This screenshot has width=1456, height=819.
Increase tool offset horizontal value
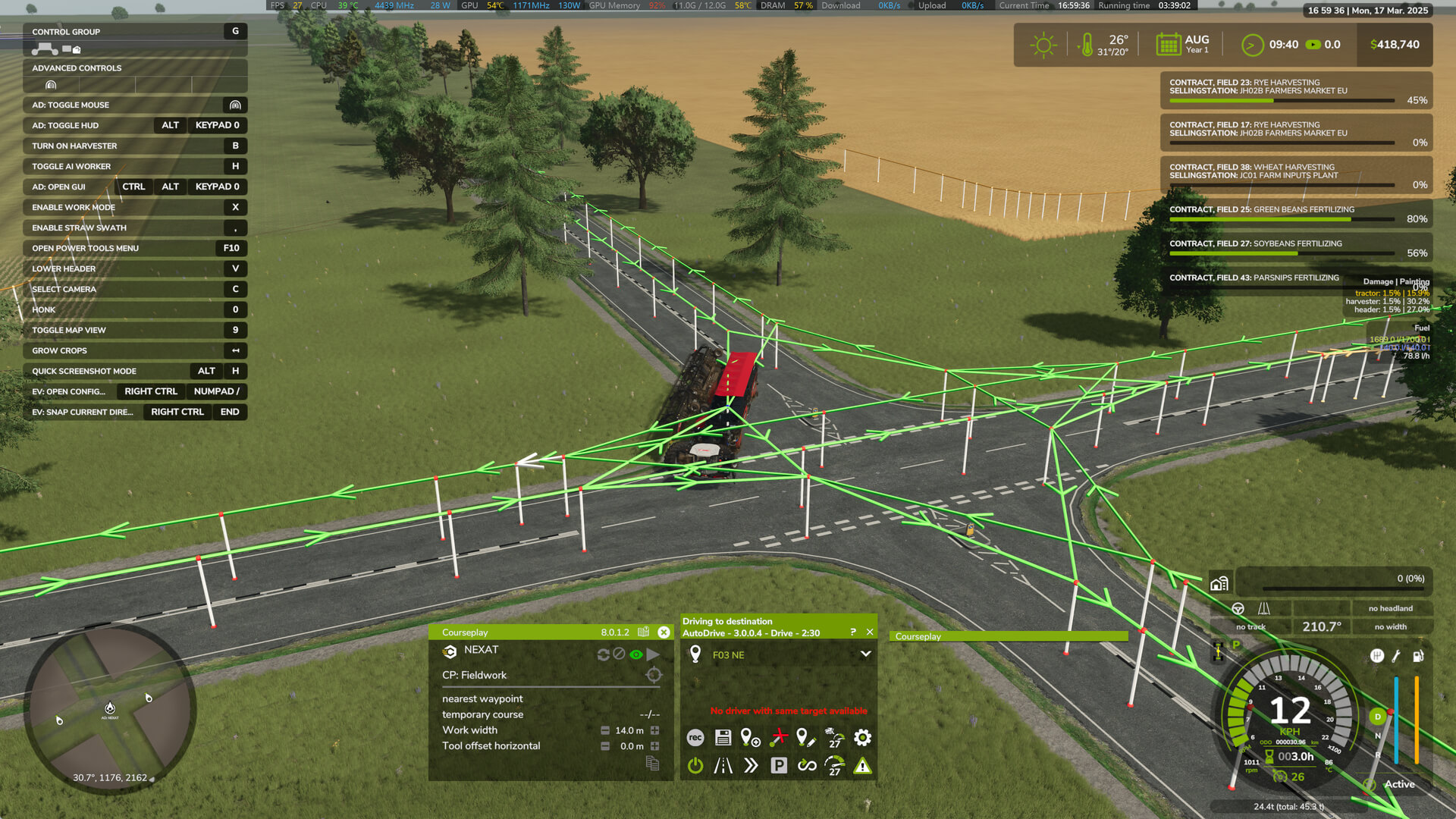(x=655, y=746)
